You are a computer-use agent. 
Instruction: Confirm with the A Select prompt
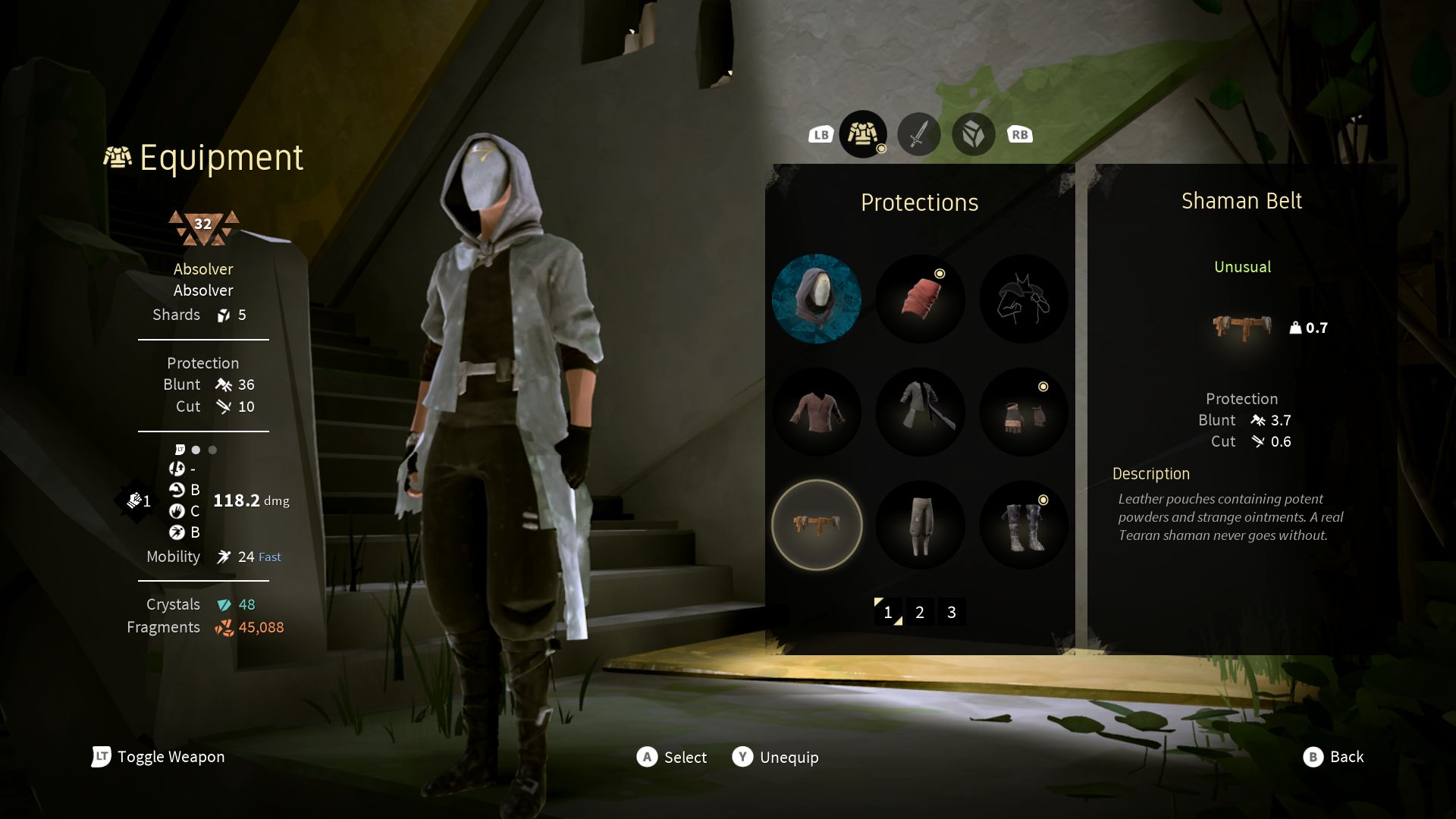tap(673, 757)
